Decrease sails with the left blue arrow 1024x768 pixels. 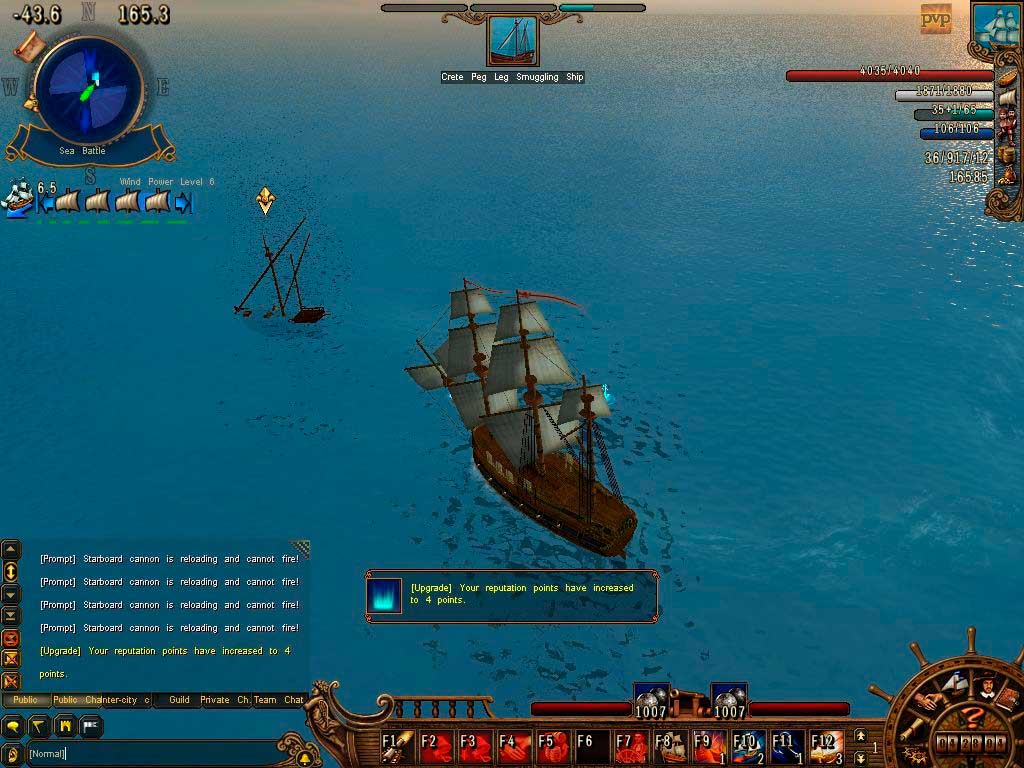pyautogui.click(x=45, y=203)
